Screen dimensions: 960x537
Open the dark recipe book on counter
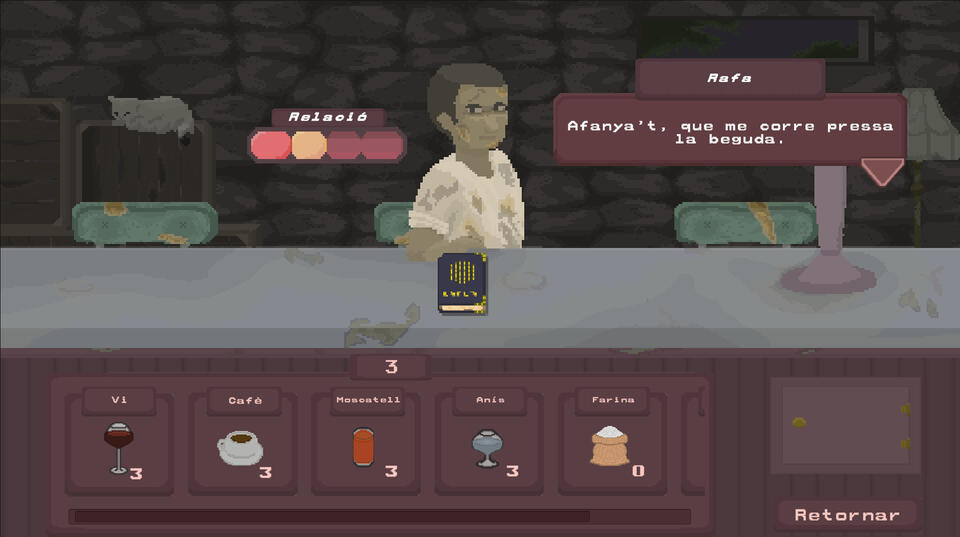tap(462, 283)
